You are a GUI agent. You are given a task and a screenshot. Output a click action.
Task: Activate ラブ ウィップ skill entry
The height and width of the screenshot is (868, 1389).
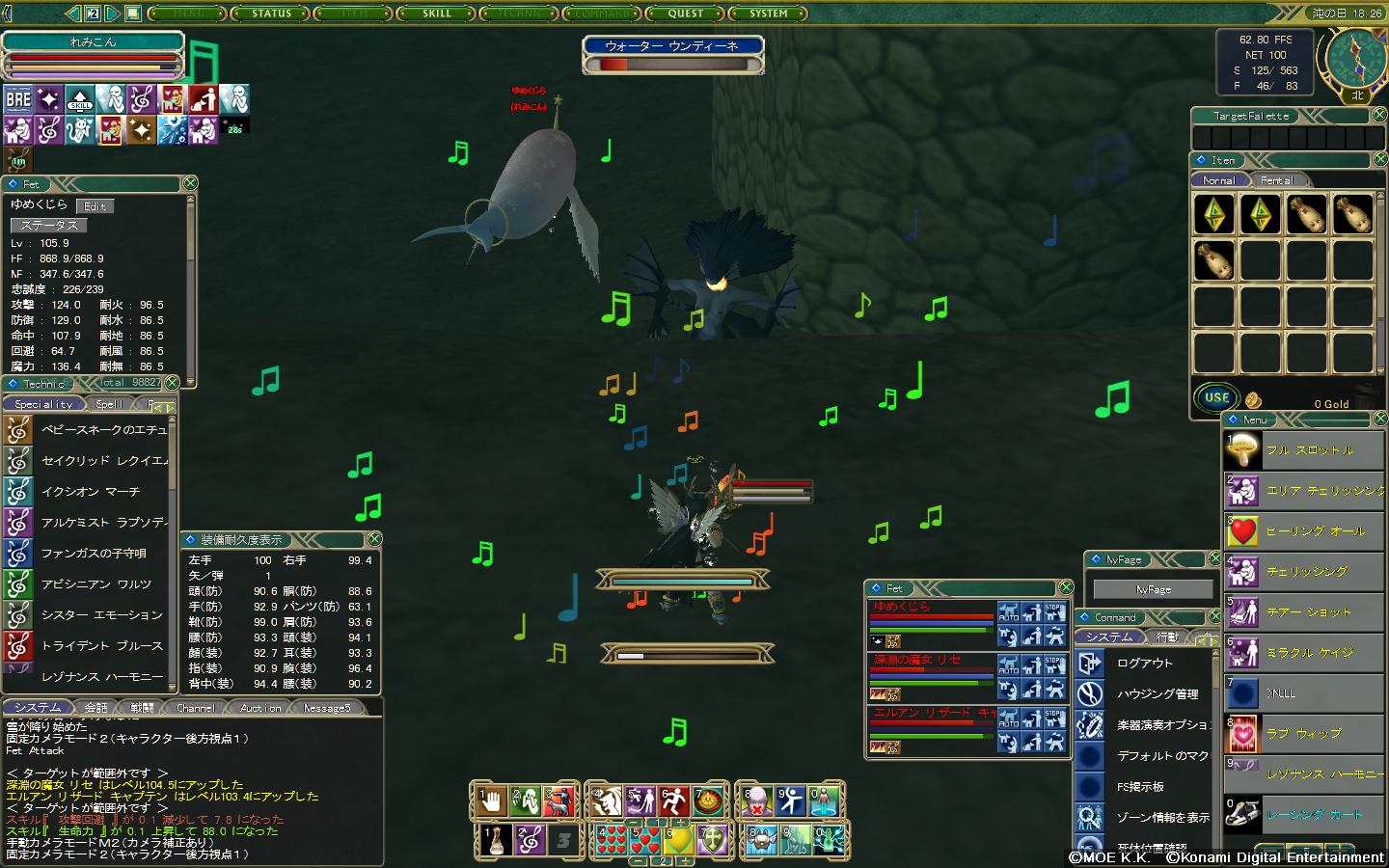[1303, 734]
